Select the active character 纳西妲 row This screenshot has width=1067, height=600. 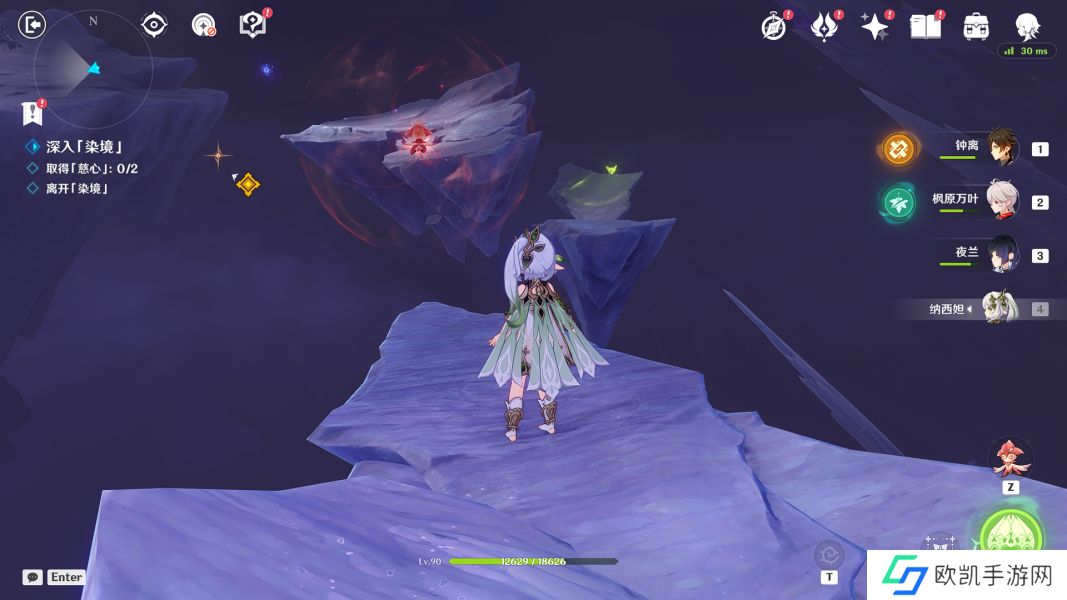998,308
